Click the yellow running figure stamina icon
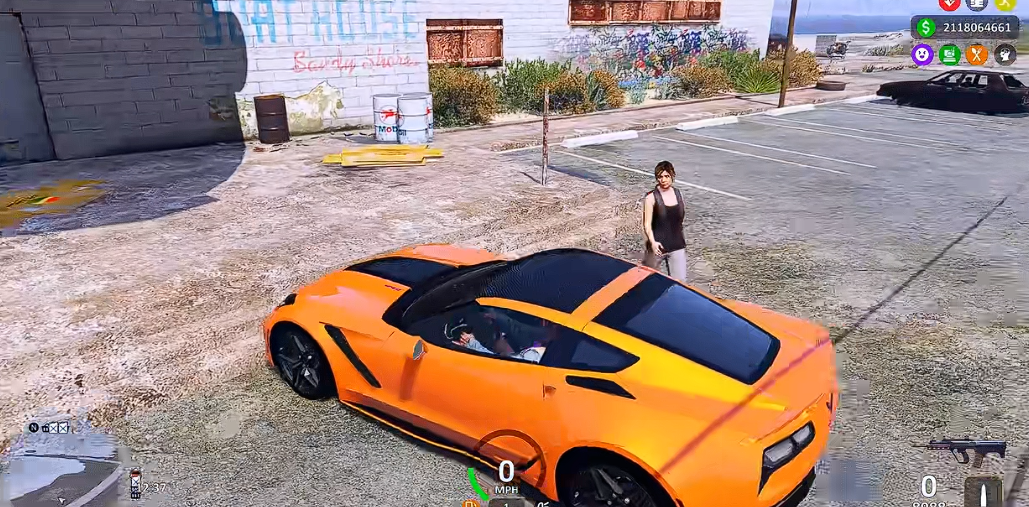 (1005, 4)
